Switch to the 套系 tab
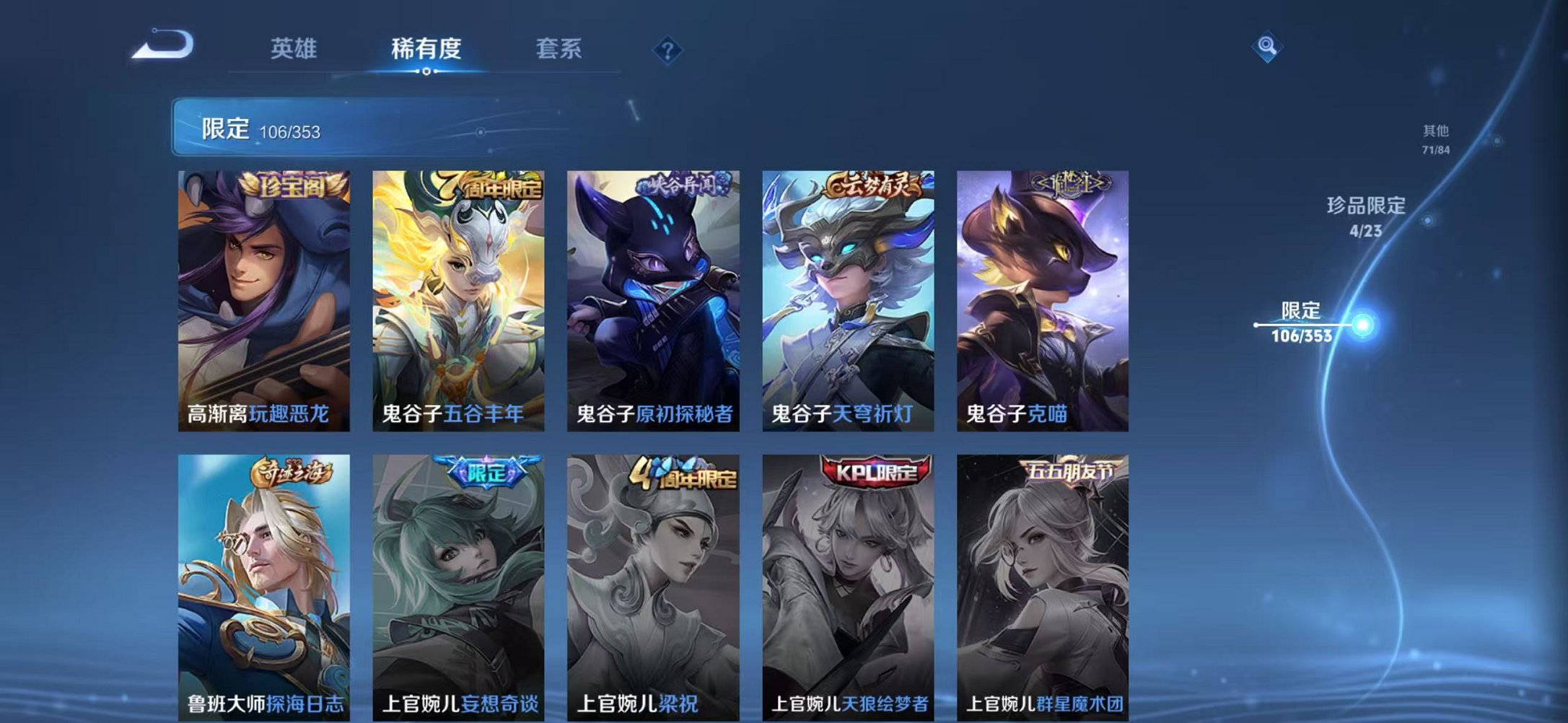The height and width of the screenshot is (723, 1568). [559, 49]
